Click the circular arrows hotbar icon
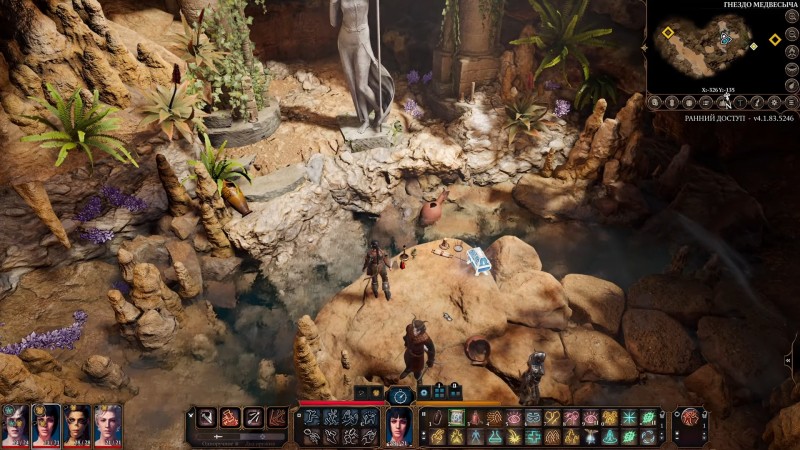 coord(649,437)
